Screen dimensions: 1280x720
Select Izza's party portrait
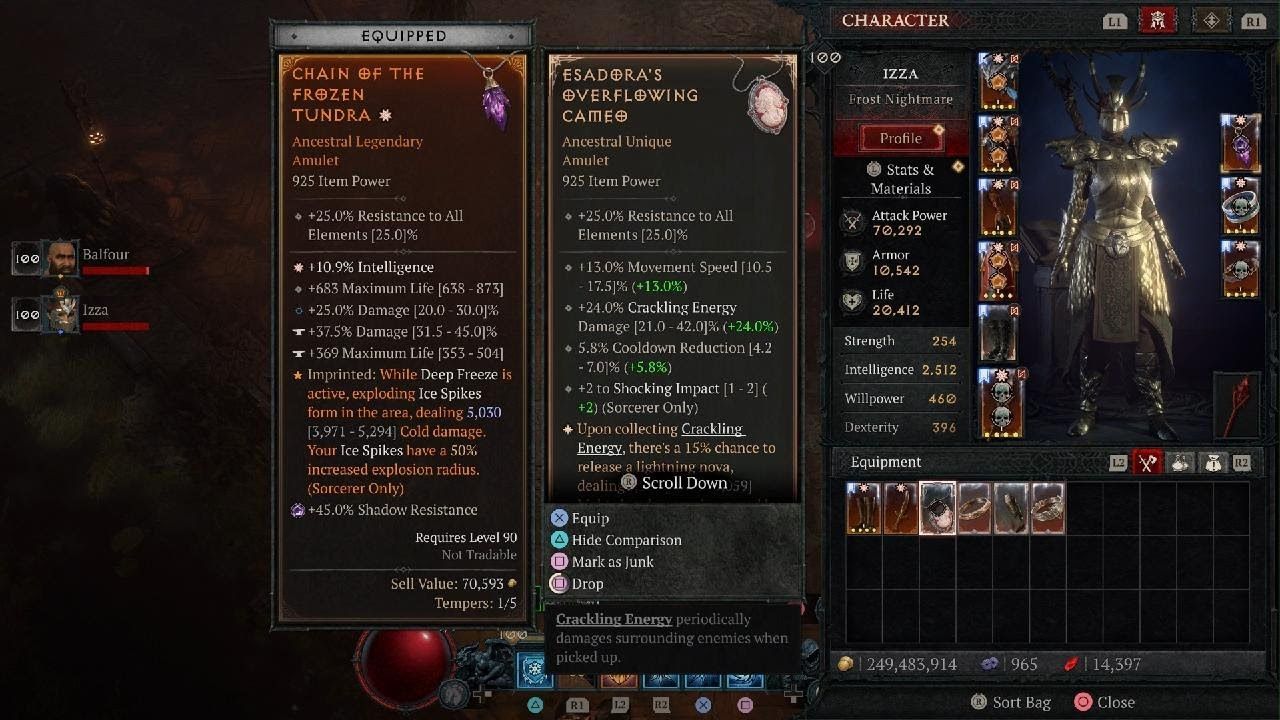coord(61,315)
